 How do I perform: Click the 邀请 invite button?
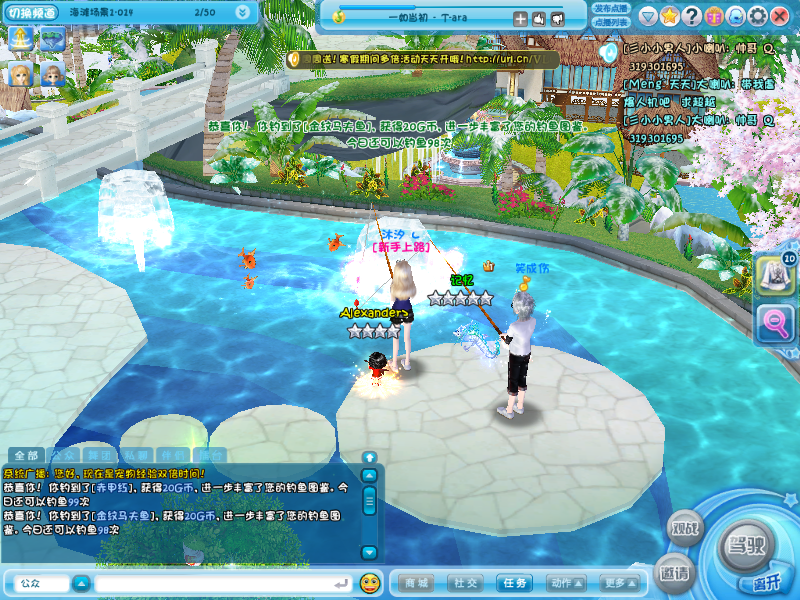[x=674, y=573]
